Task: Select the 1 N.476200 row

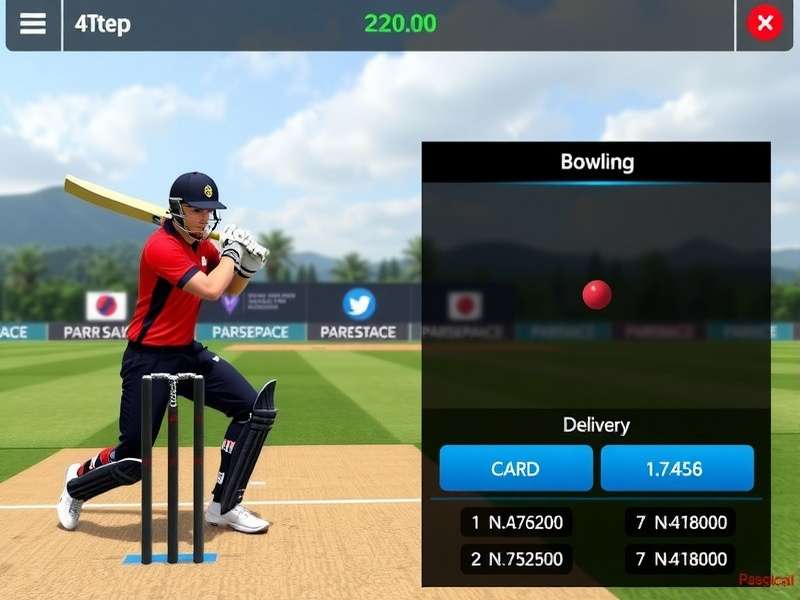Action: click(516, 522)
